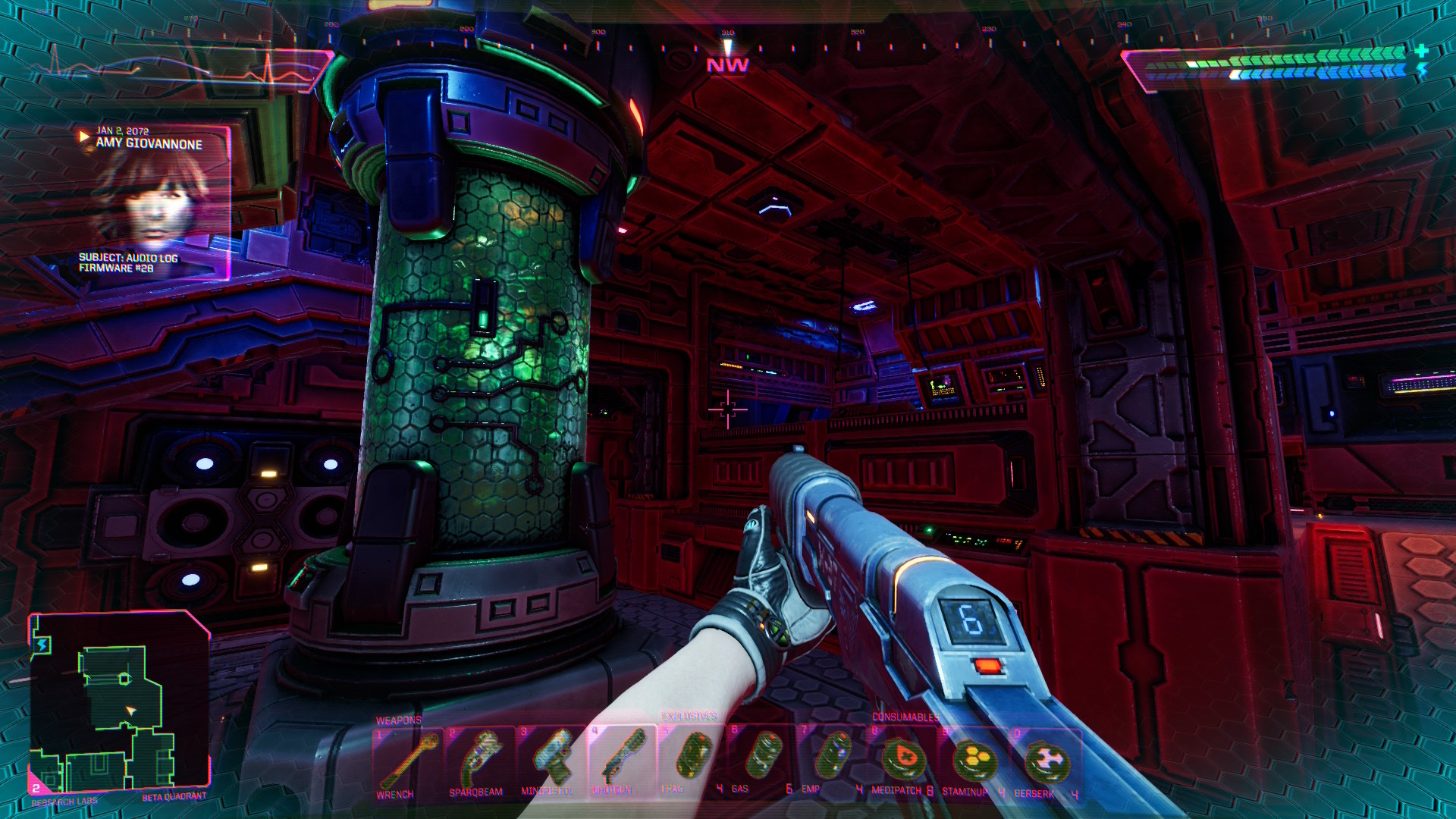Open the Research Labs minimap
Viewport: 1456px width, 819px height.
[119, 701]
